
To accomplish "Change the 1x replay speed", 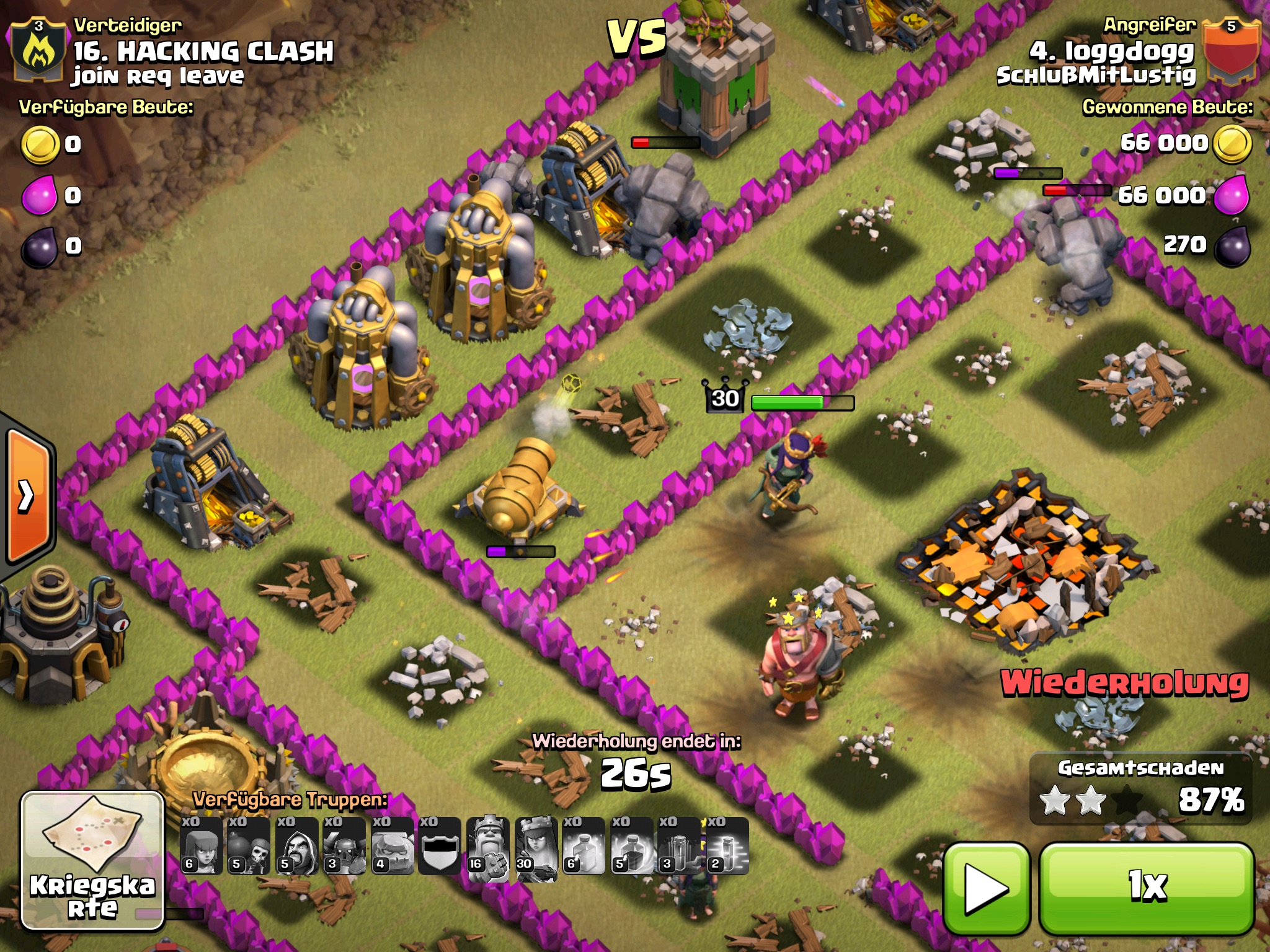I will click(x=1147, y=888).
